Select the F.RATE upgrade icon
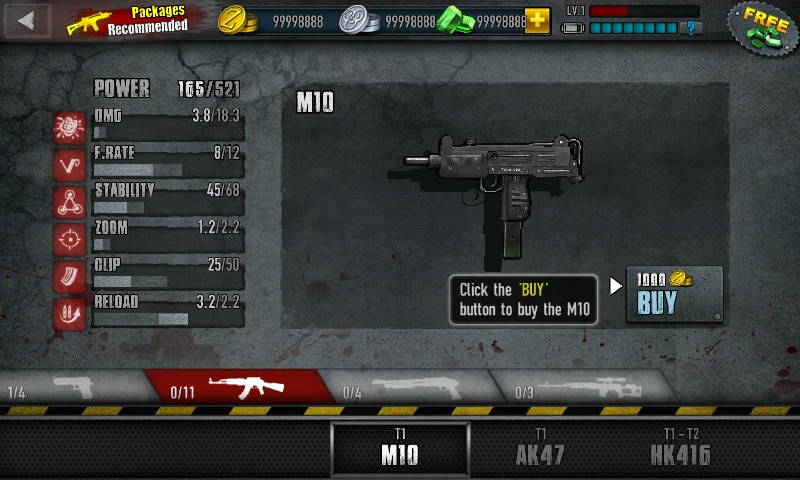The width and height of the screenshot is (800, 480). (70, 165)
